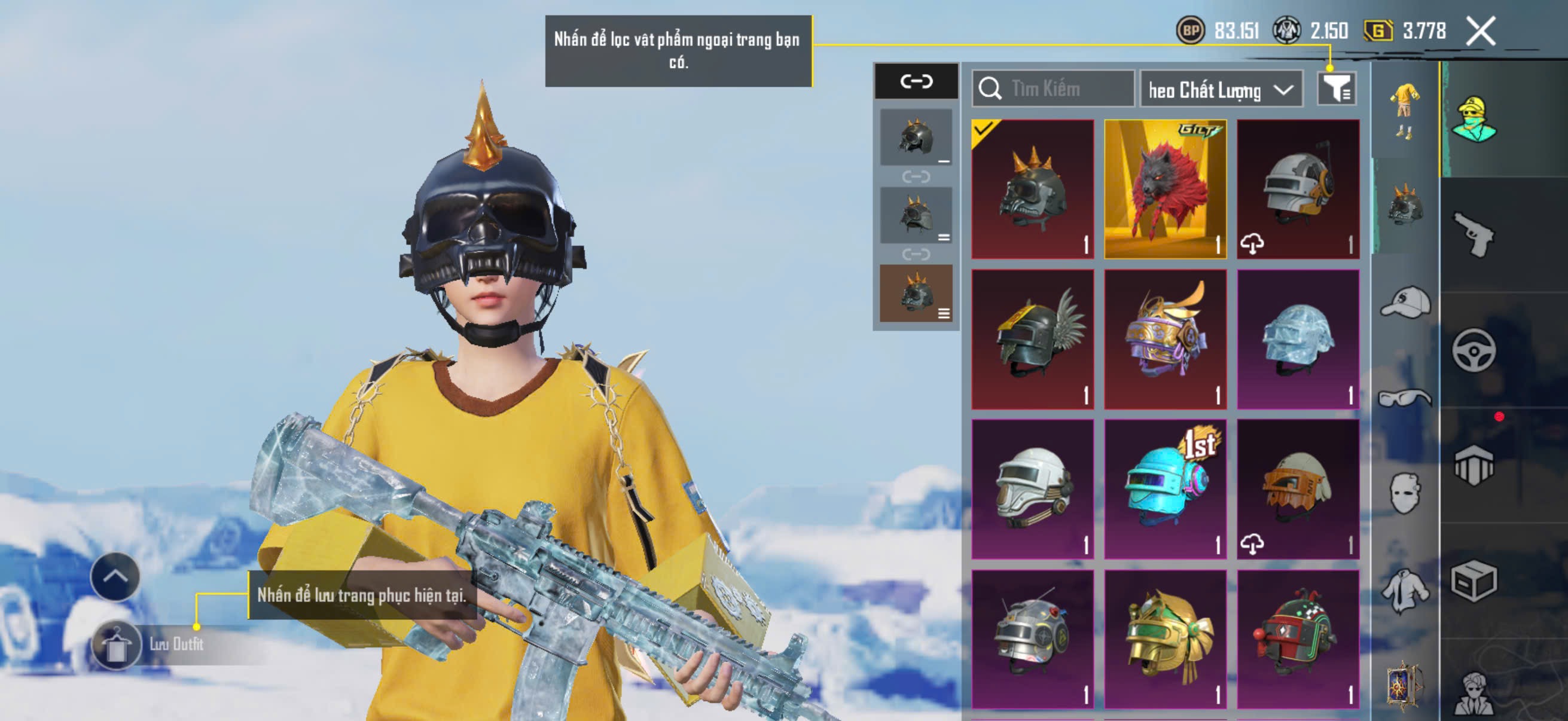This screenshot has width=1568, height=721.
Task: Choose the winged black helmet
Action: pyautogui.click(x=1033, y=339)
